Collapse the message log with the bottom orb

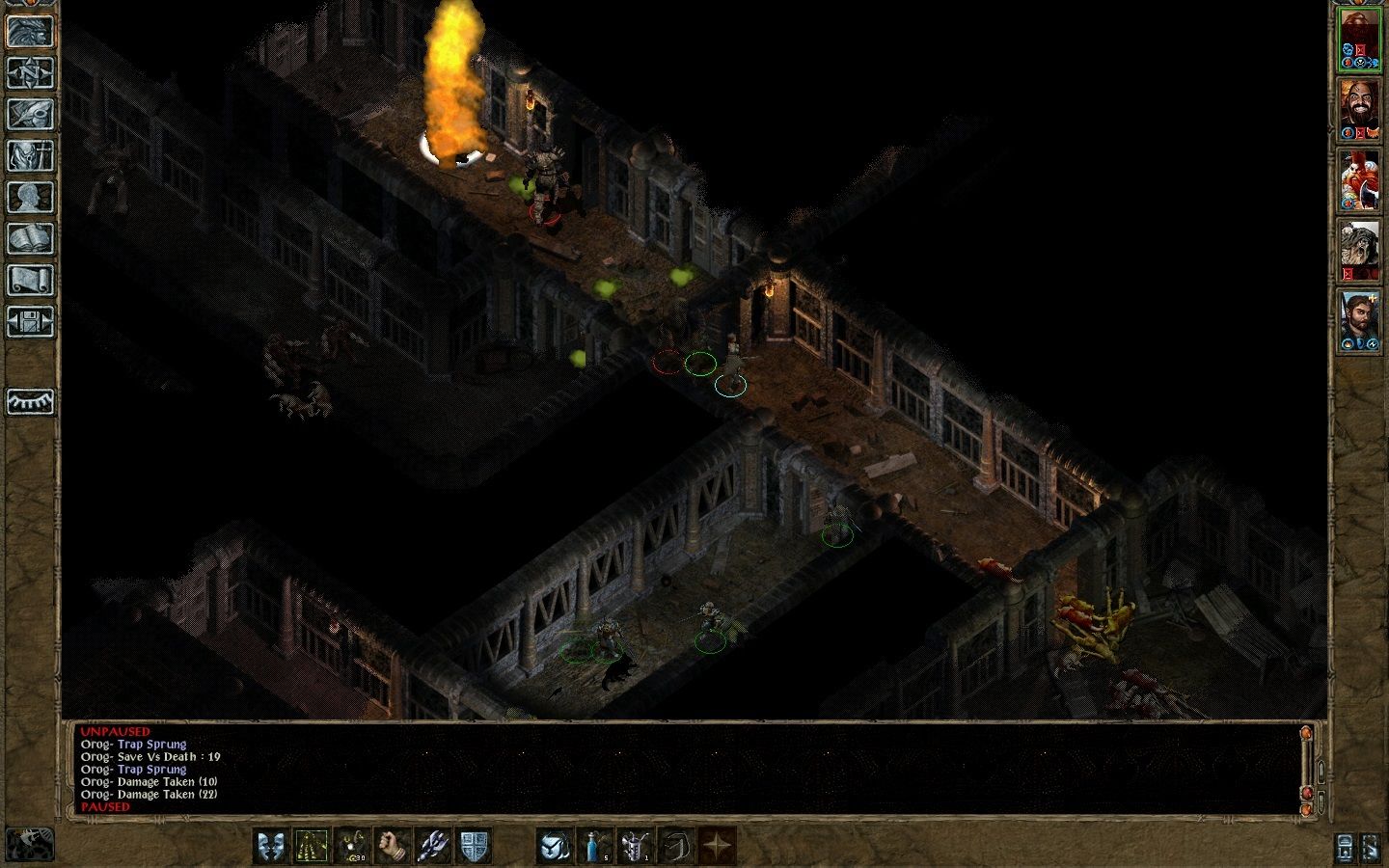[x=1305, y=810]
